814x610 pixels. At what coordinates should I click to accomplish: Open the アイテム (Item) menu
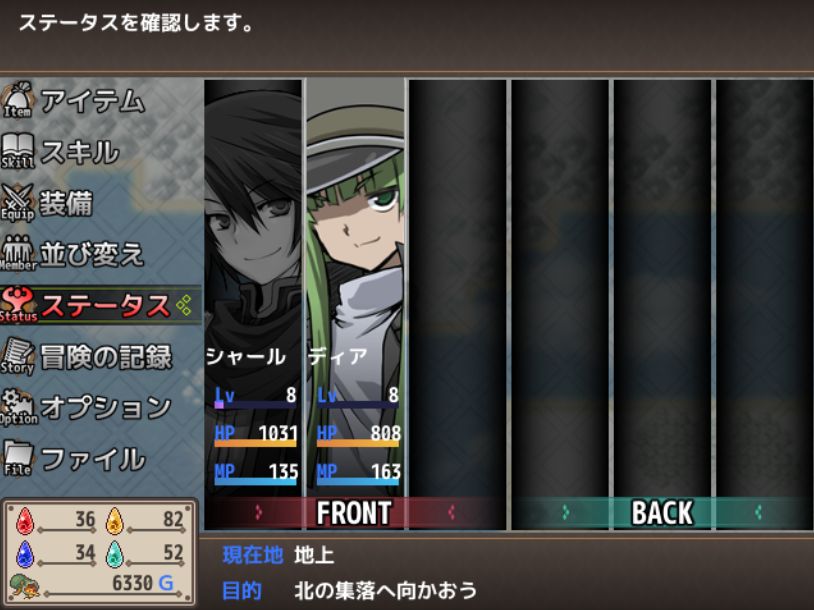92,101
